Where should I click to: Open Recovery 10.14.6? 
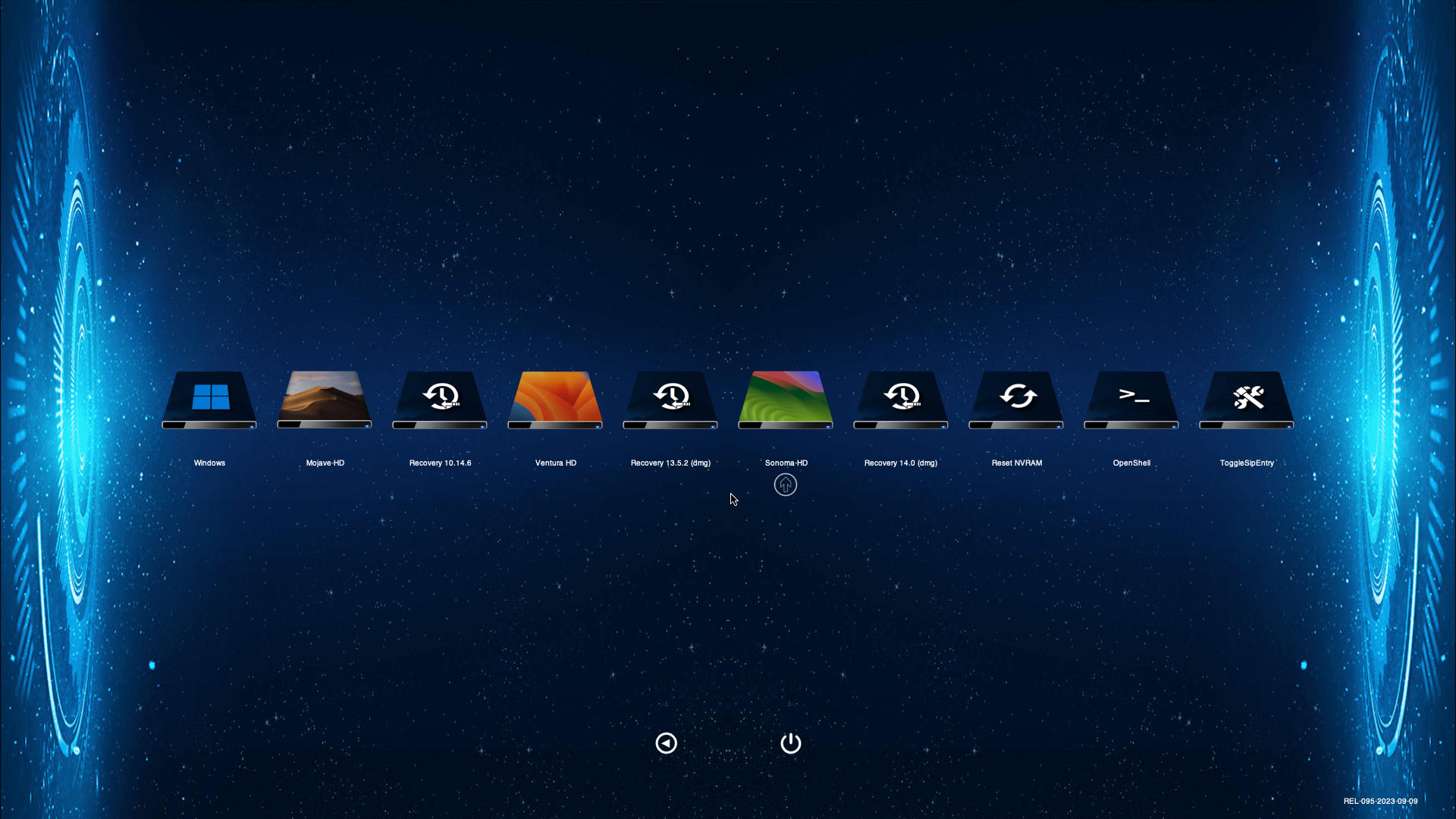click(440, 400)
